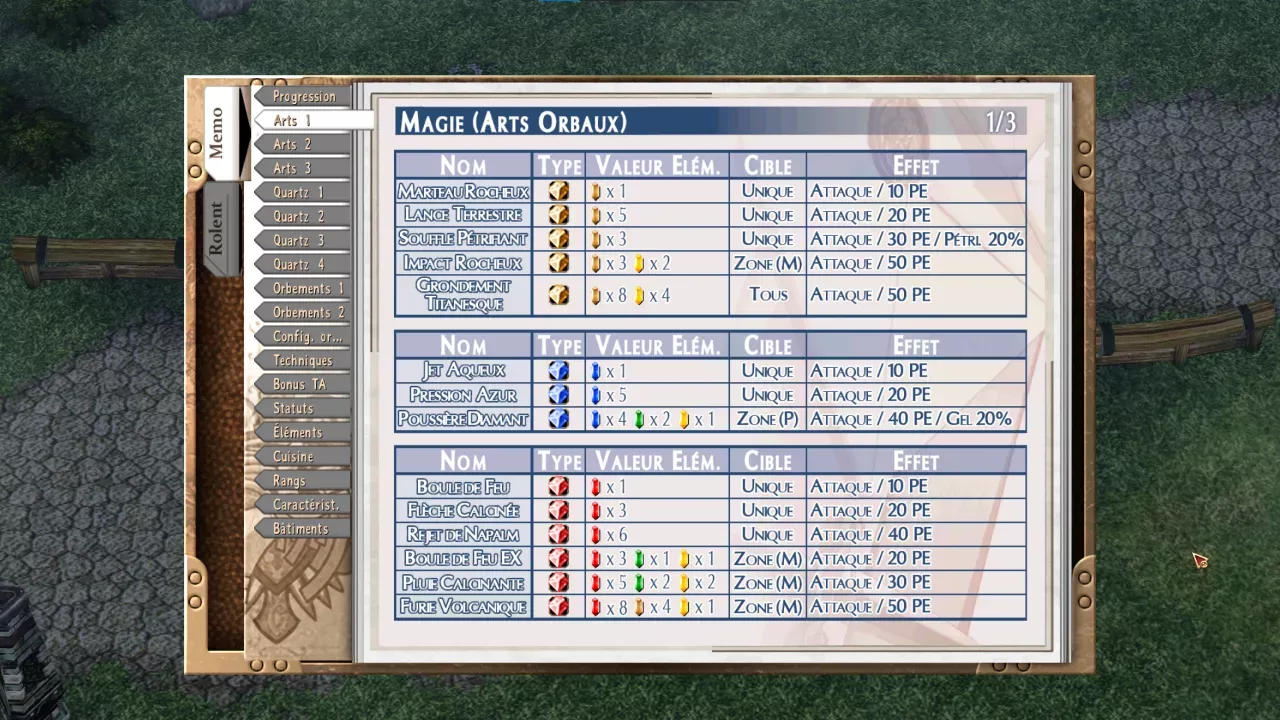Select the Bâtiments entry
Screen dimensions: 1280x720
pyautogui.click(x=300, y=528)
